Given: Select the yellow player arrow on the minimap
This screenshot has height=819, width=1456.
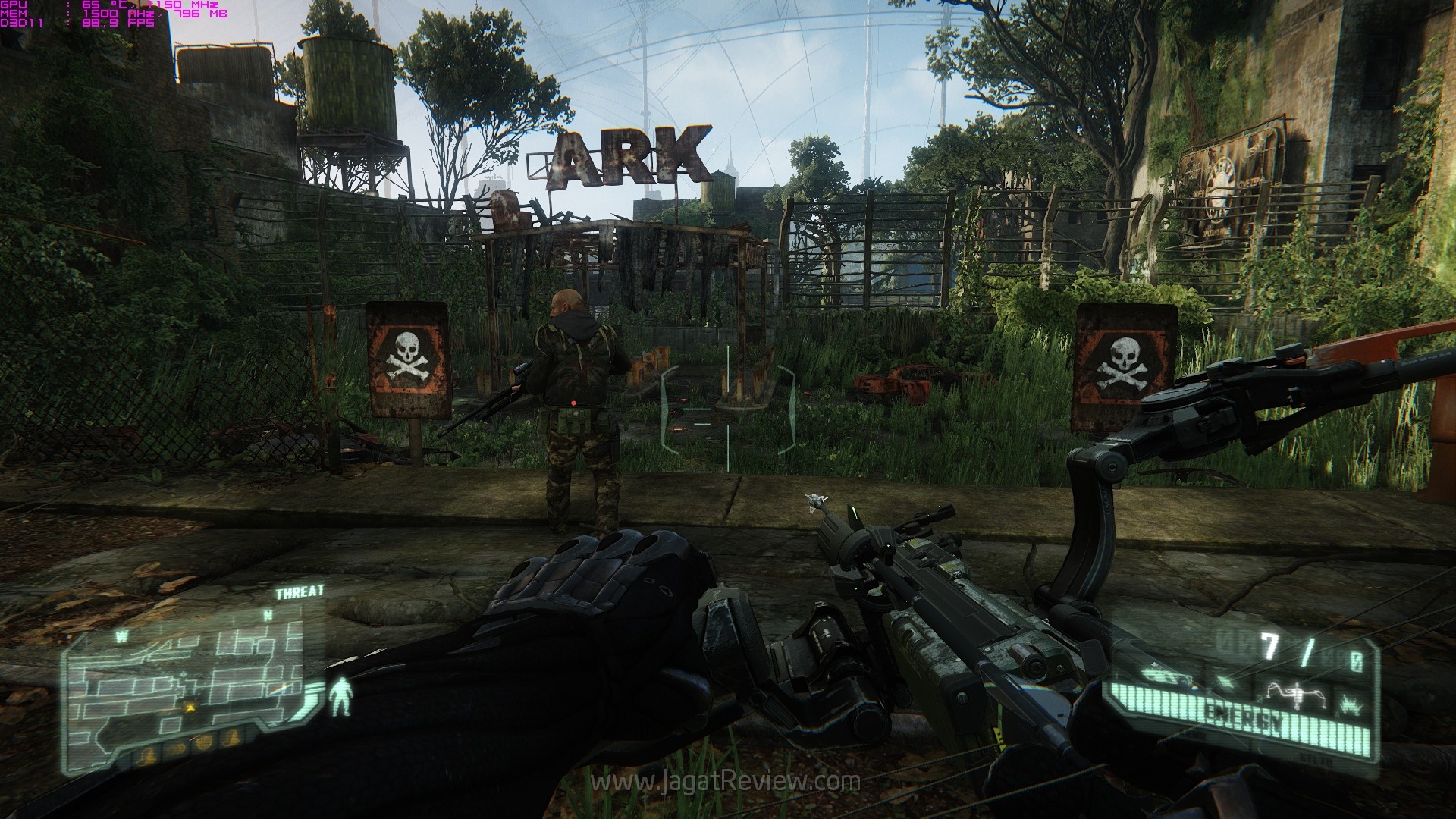Looking at the screenshot, I should point(190,708).
